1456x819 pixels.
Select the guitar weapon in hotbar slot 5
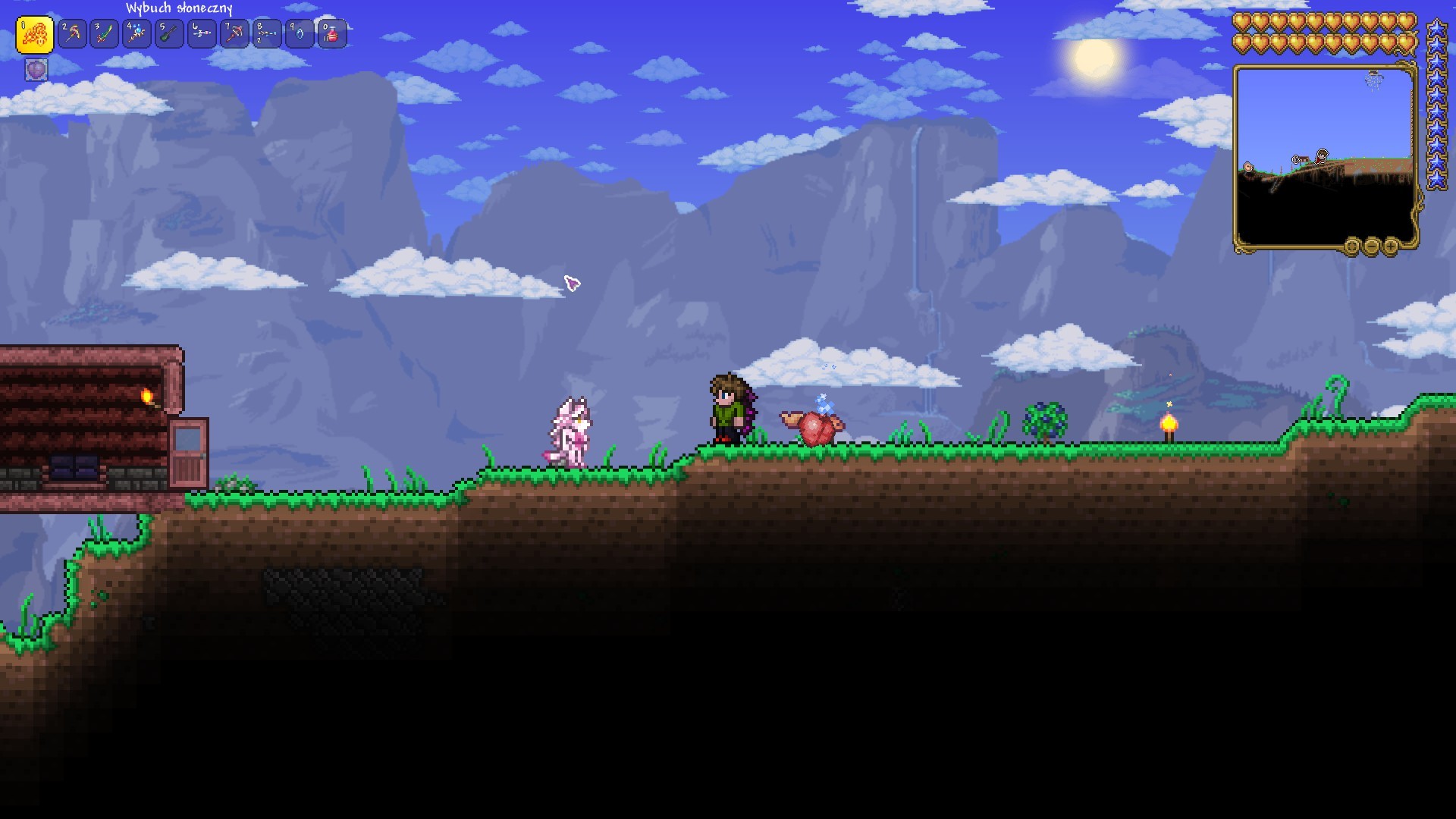pyautogui.click(x=168, y=33)
